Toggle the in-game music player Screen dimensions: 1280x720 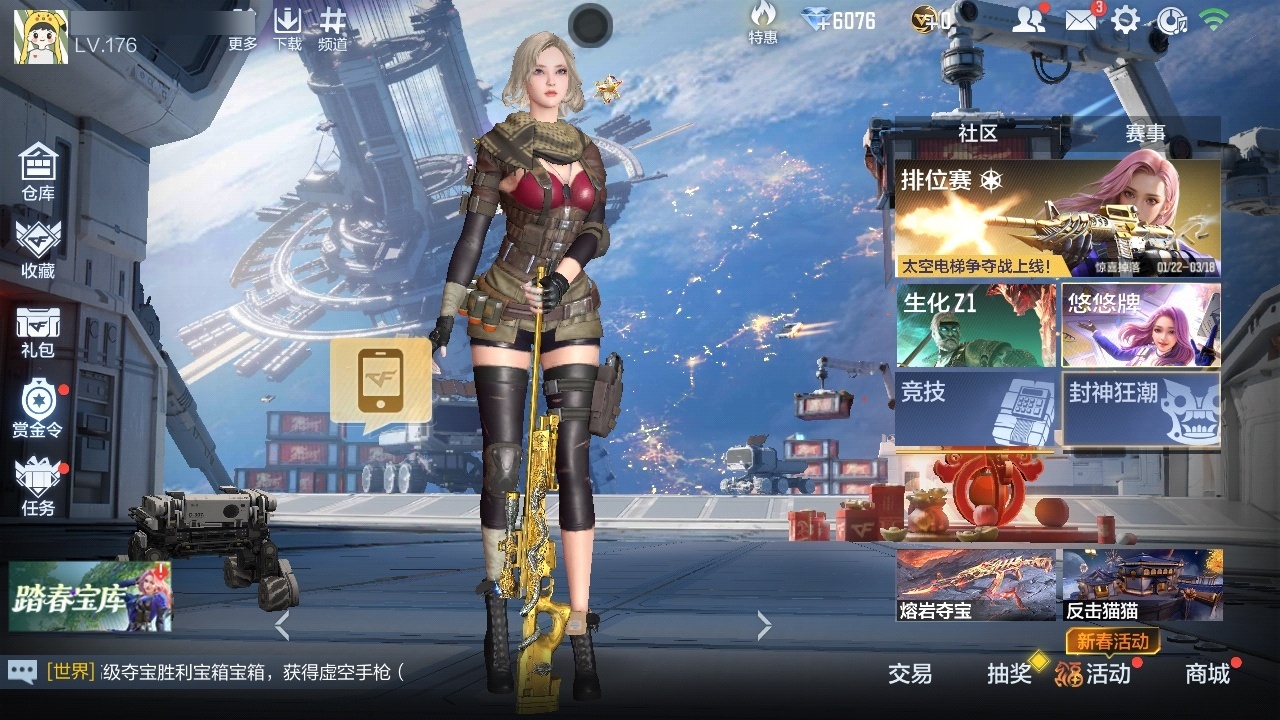pos(1169,22)
